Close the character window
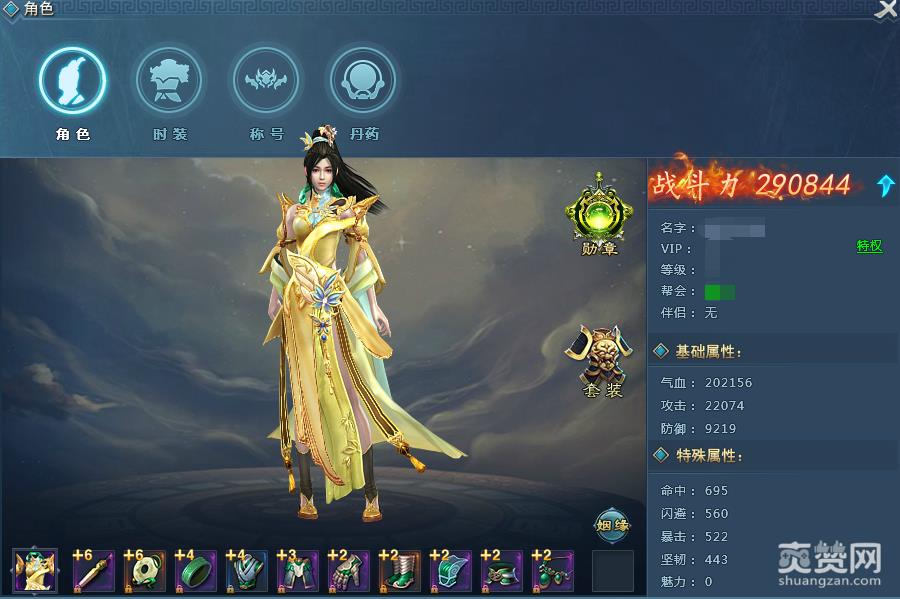Viewport: 900px width, 599px height. 886,10
